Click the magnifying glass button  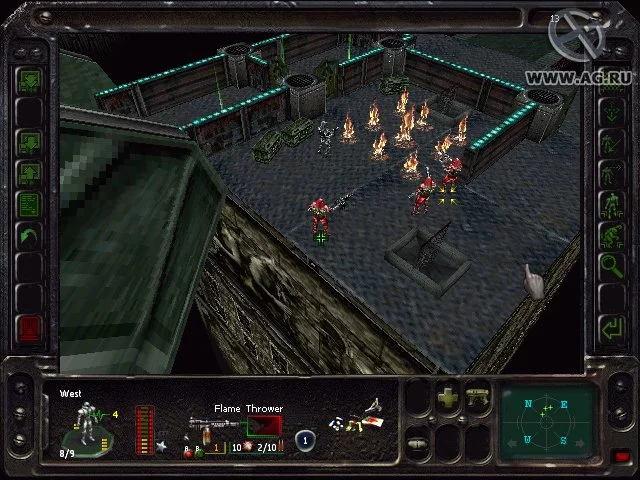click(x=611, y=265)
